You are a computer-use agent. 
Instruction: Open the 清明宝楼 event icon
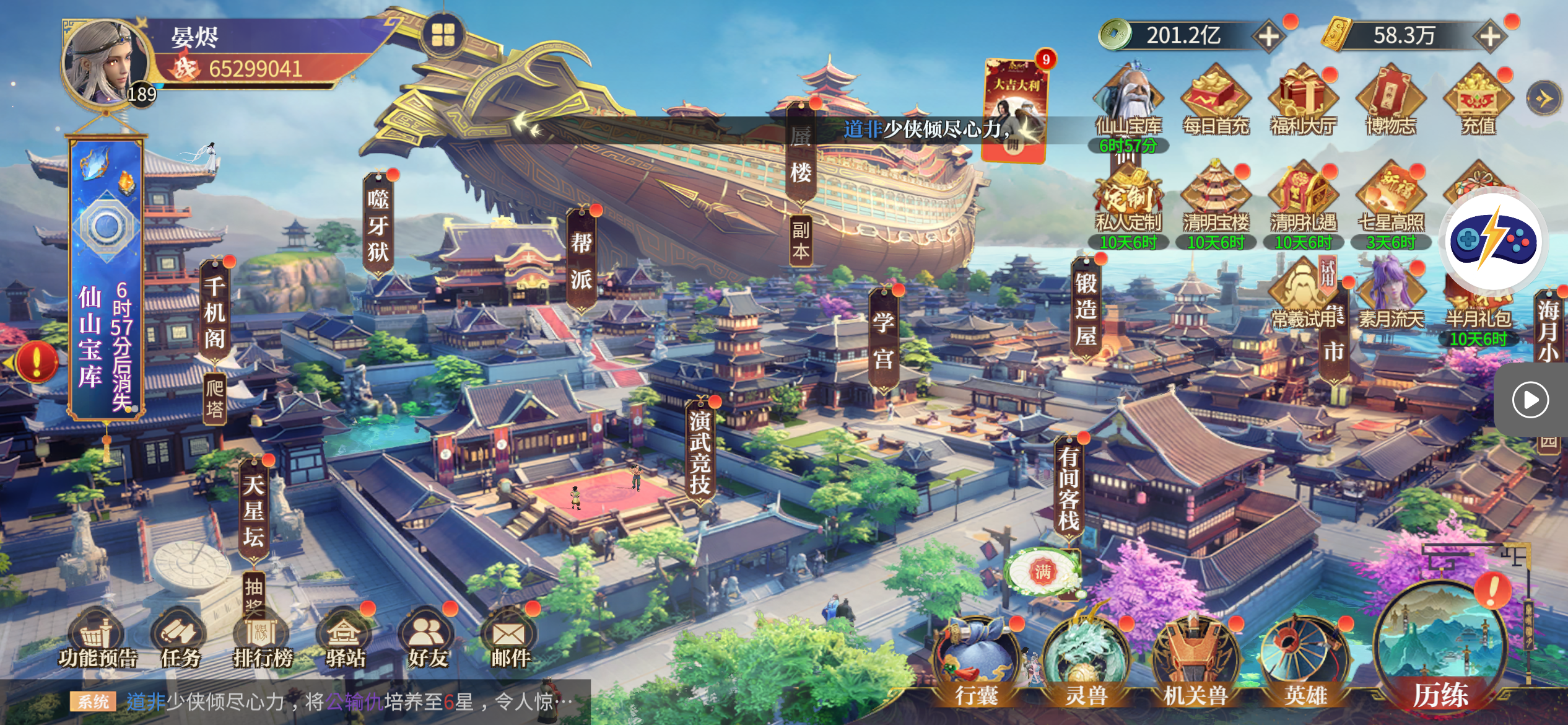point(1216,198)
